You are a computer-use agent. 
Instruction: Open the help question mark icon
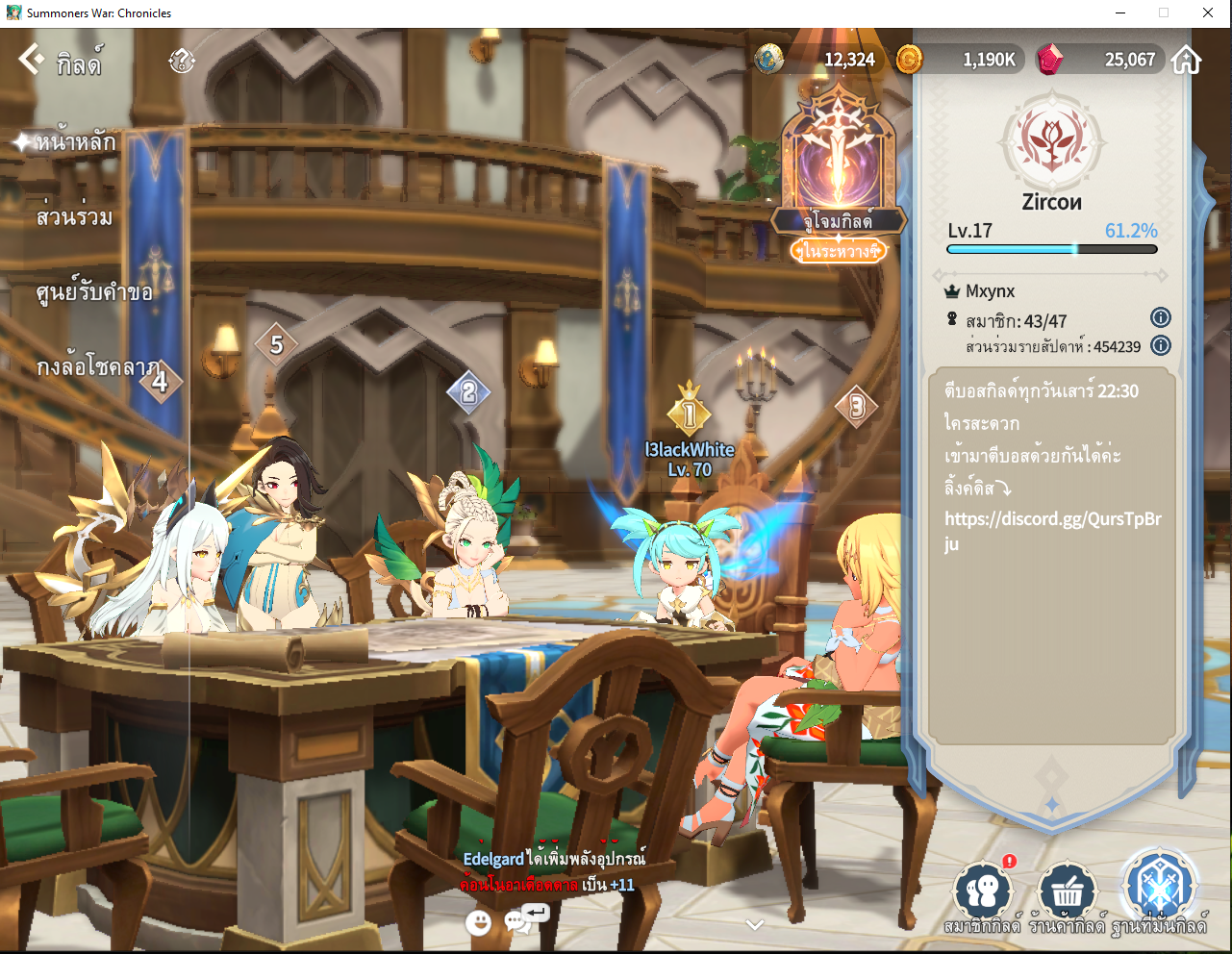click(x=182, y=61)
